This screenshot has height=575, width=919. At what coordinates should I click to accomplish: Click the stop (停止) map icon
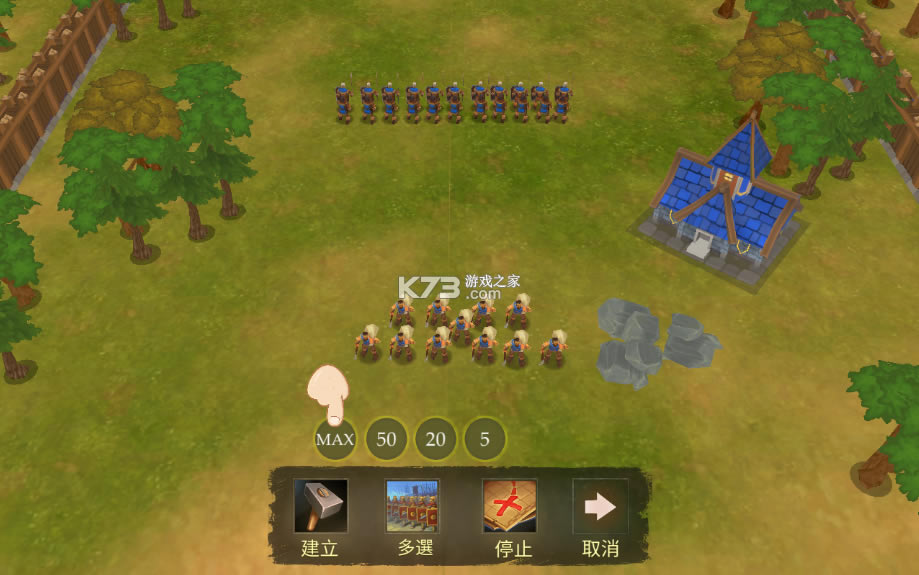[x=509, y=506]
